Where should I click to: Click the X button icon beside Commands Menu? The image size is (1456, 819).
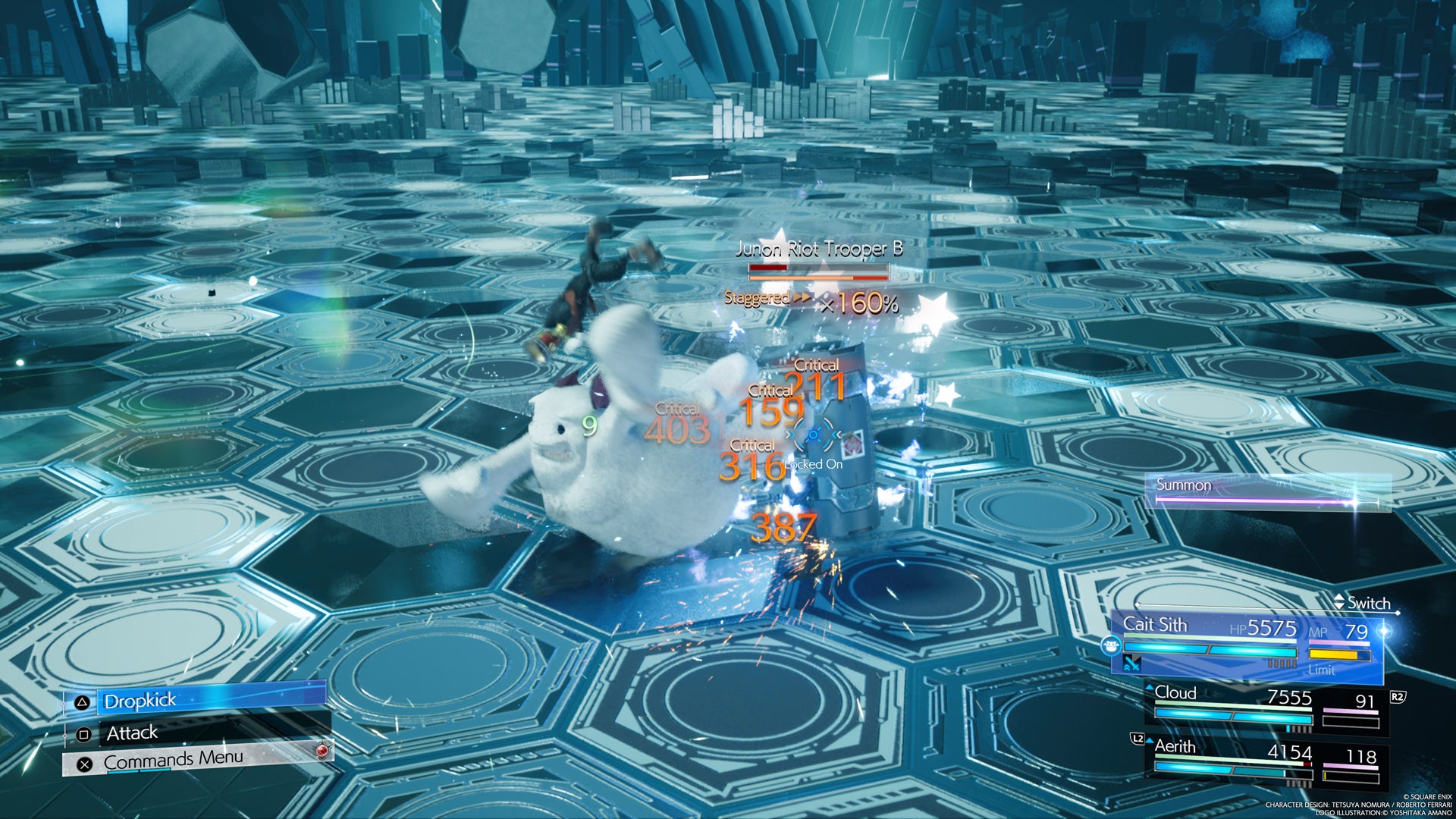(84, 764)
